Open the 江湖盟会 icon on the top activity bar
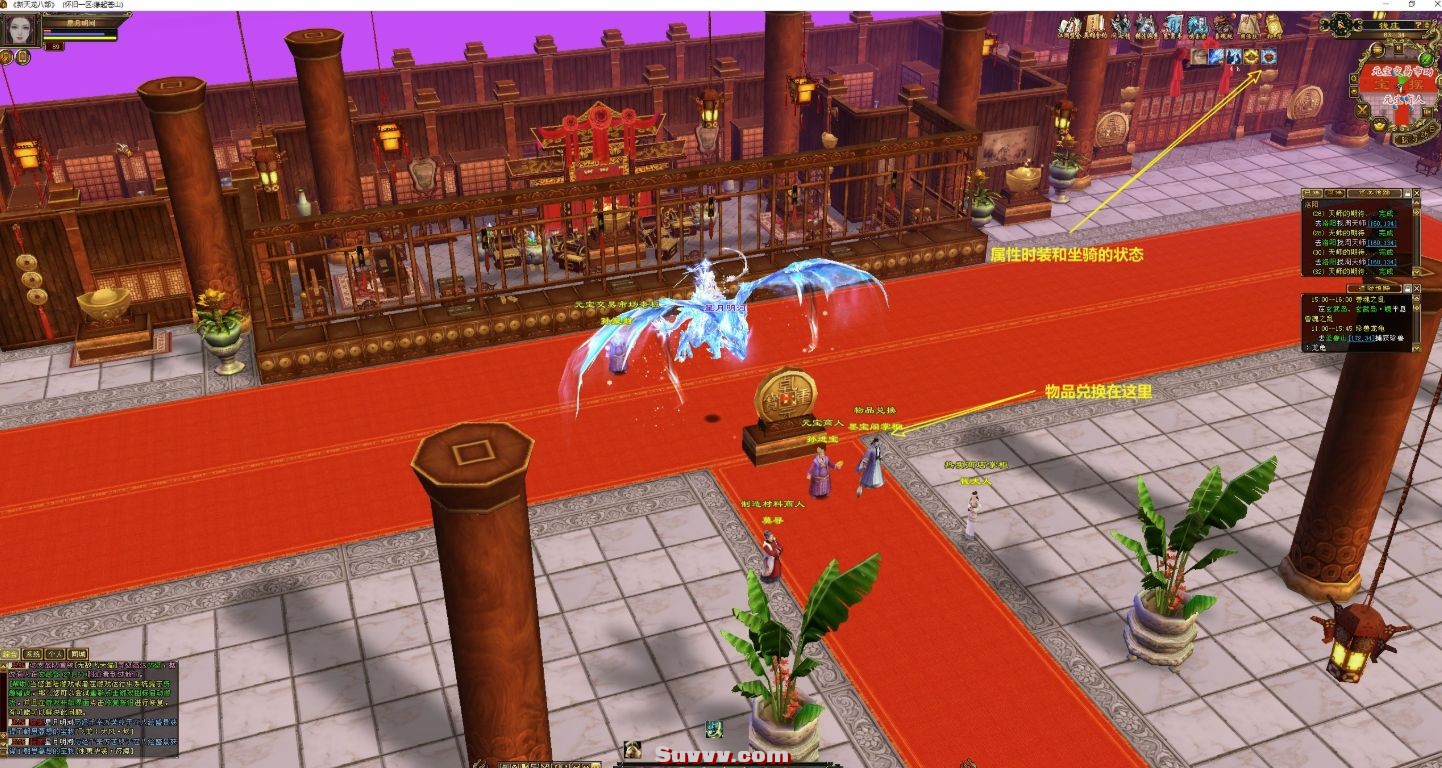This screenshot has height=768, width=1442. [1068, 26]
